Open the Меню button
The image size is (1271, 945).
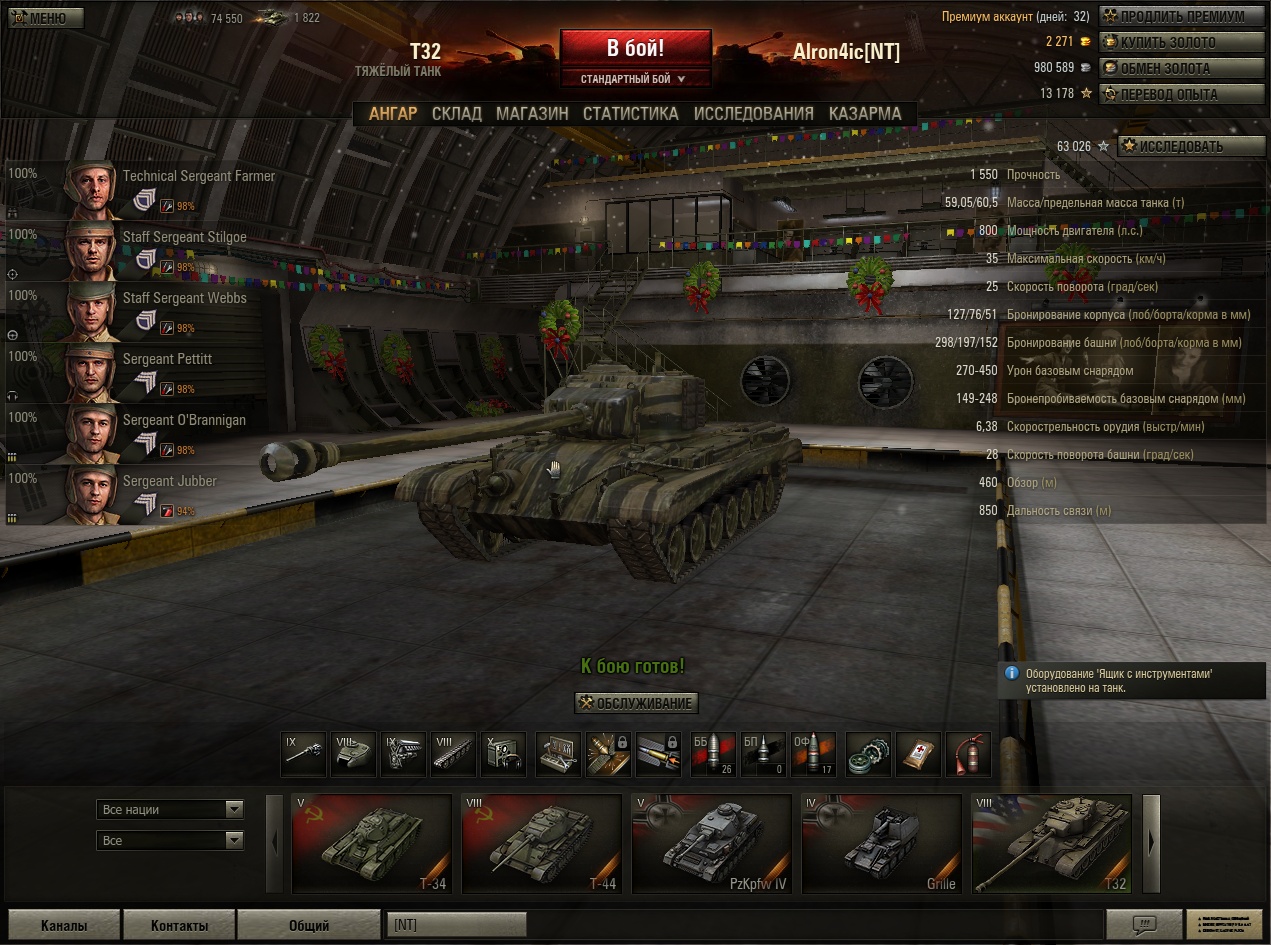click(37, 18)
